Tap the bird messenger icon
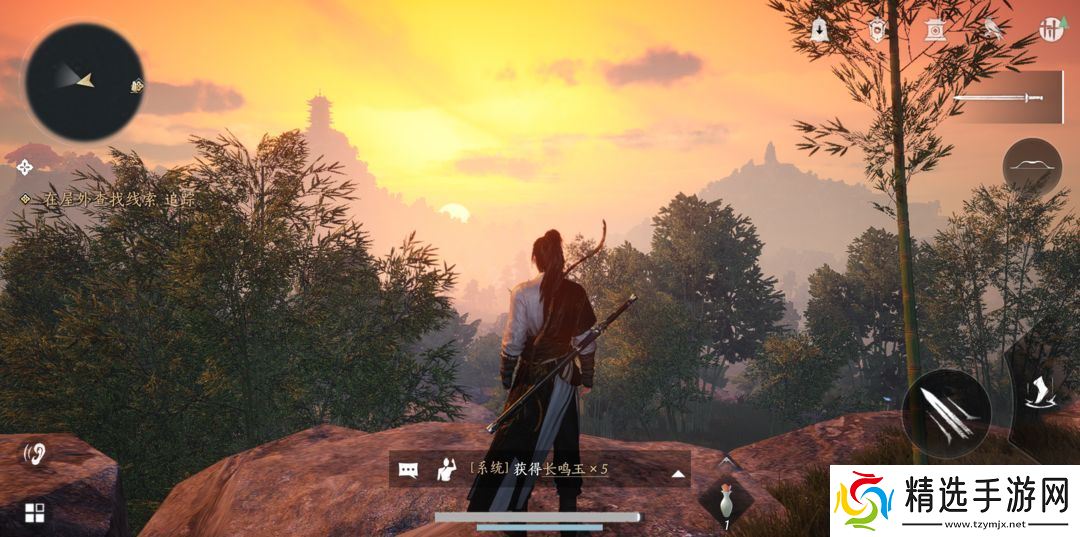This screenshot has width=1080, height=537. pos(993,30)
